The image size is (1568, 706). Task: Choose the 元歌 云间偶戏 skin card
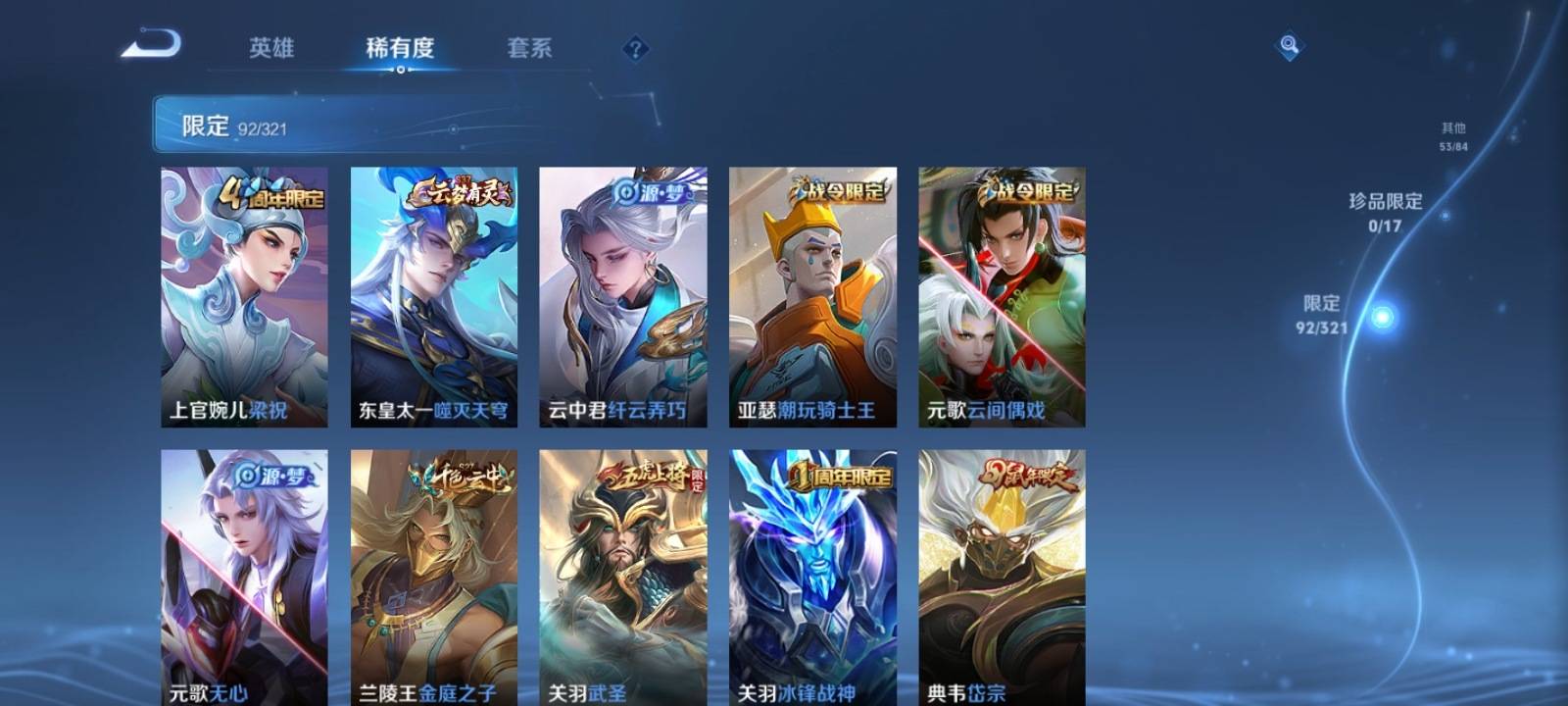pyautogui.click(x=1002, y=296)
